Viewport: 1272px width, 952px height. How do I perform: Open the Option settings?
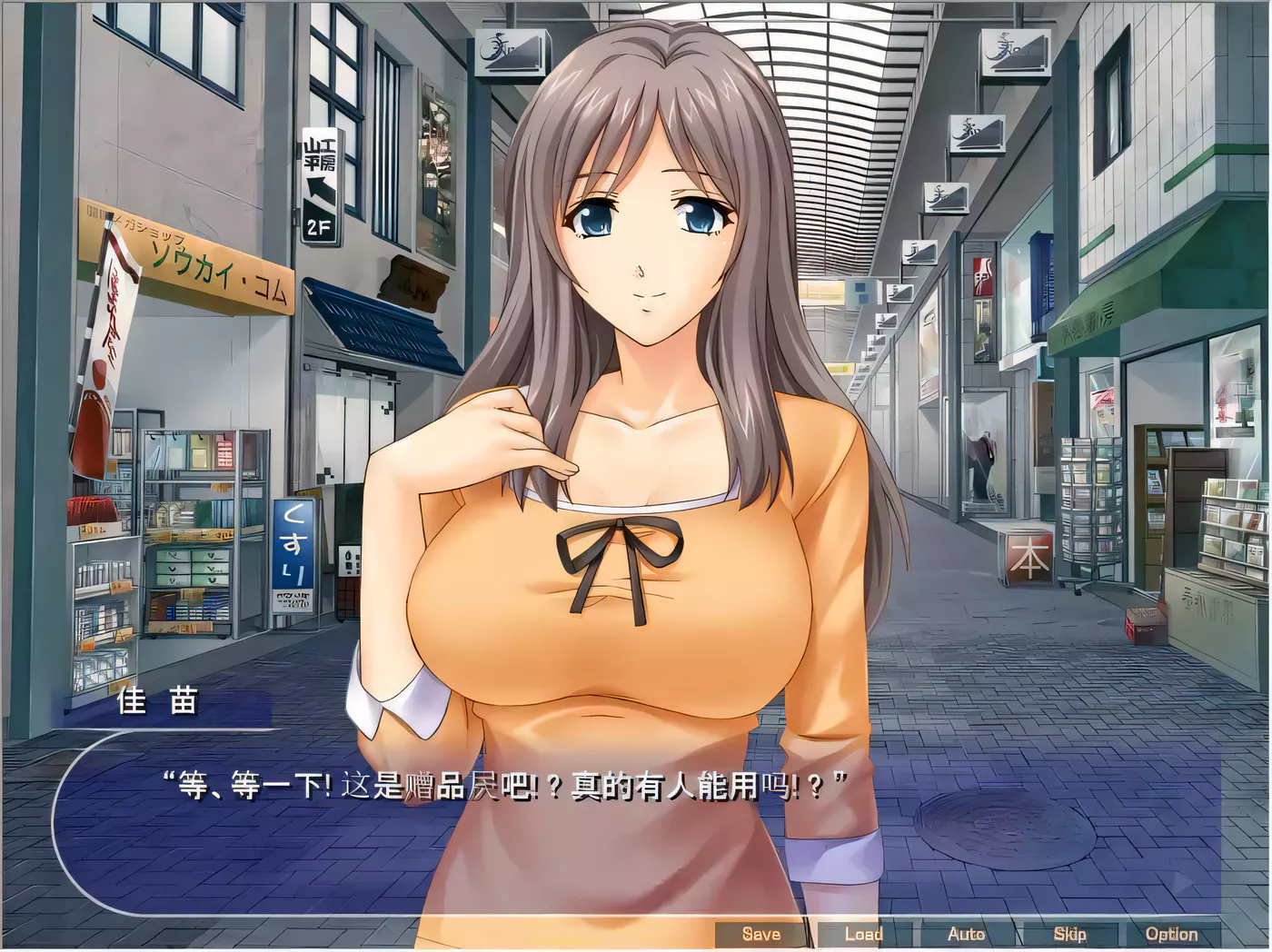tap(1173, 933)
